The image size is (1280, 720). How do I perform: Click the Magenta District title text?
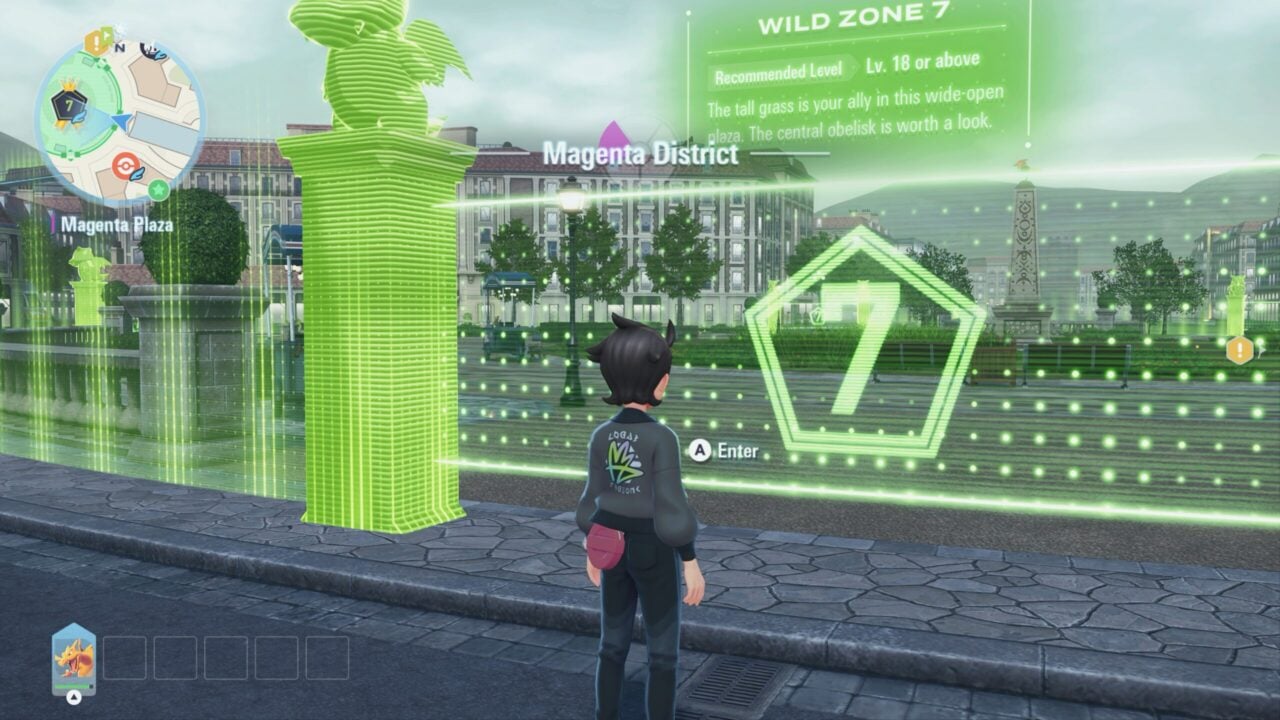(643, 155)
